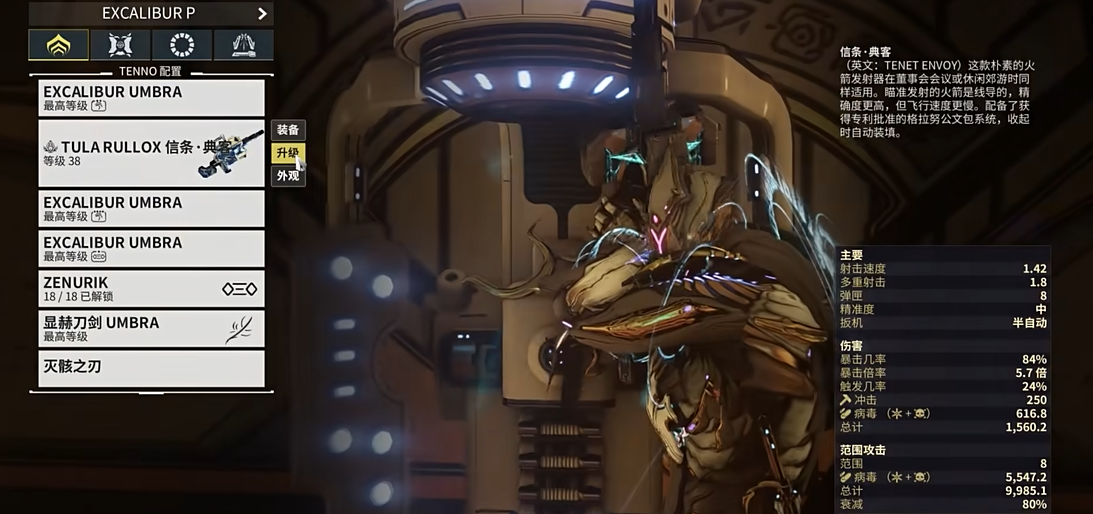Choose the 灭骸之刃 row
The width and height of the screenshot is (1093, 514).
pos(151,368)
